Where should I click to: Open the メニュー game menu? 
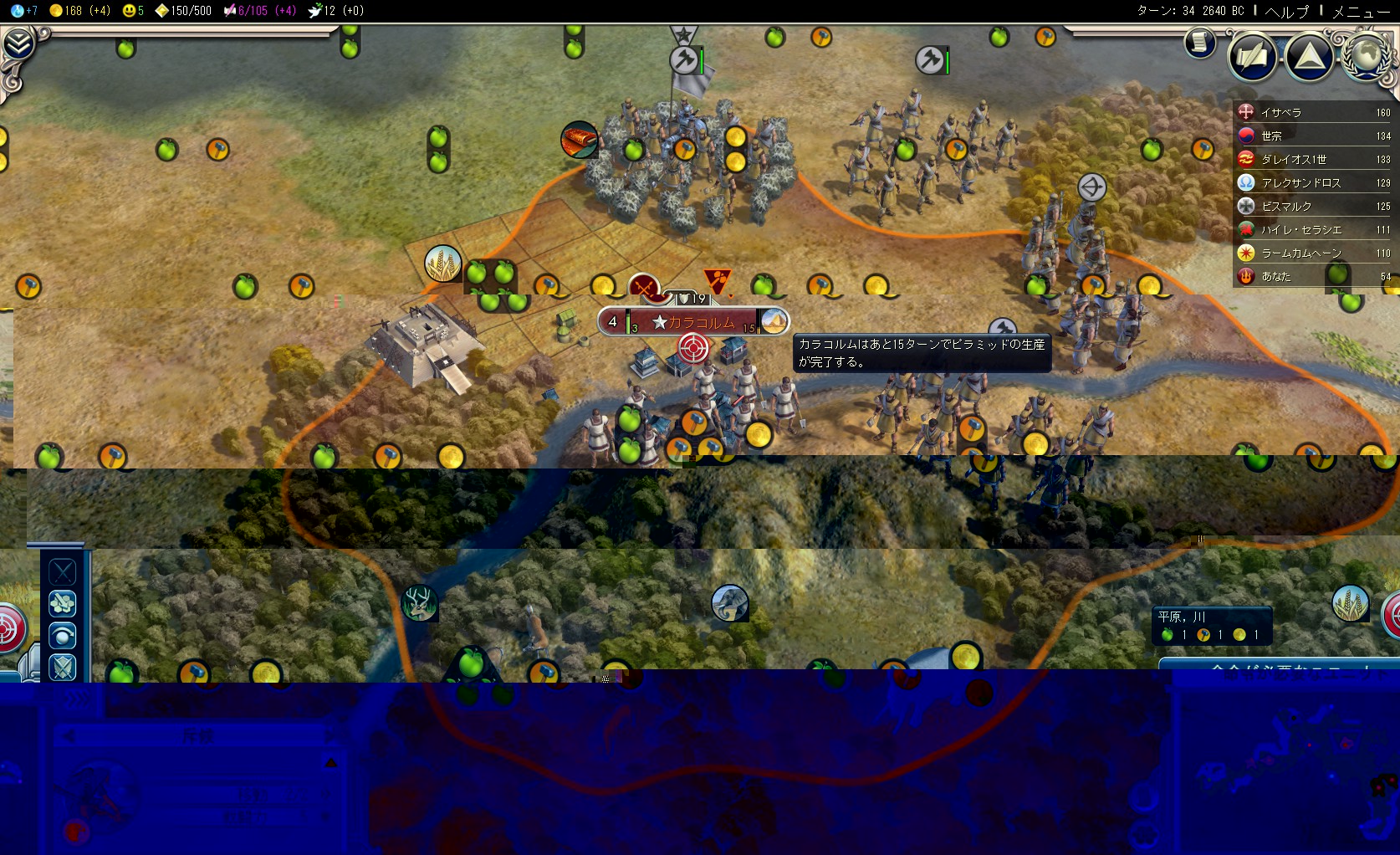pos(1361,11)
